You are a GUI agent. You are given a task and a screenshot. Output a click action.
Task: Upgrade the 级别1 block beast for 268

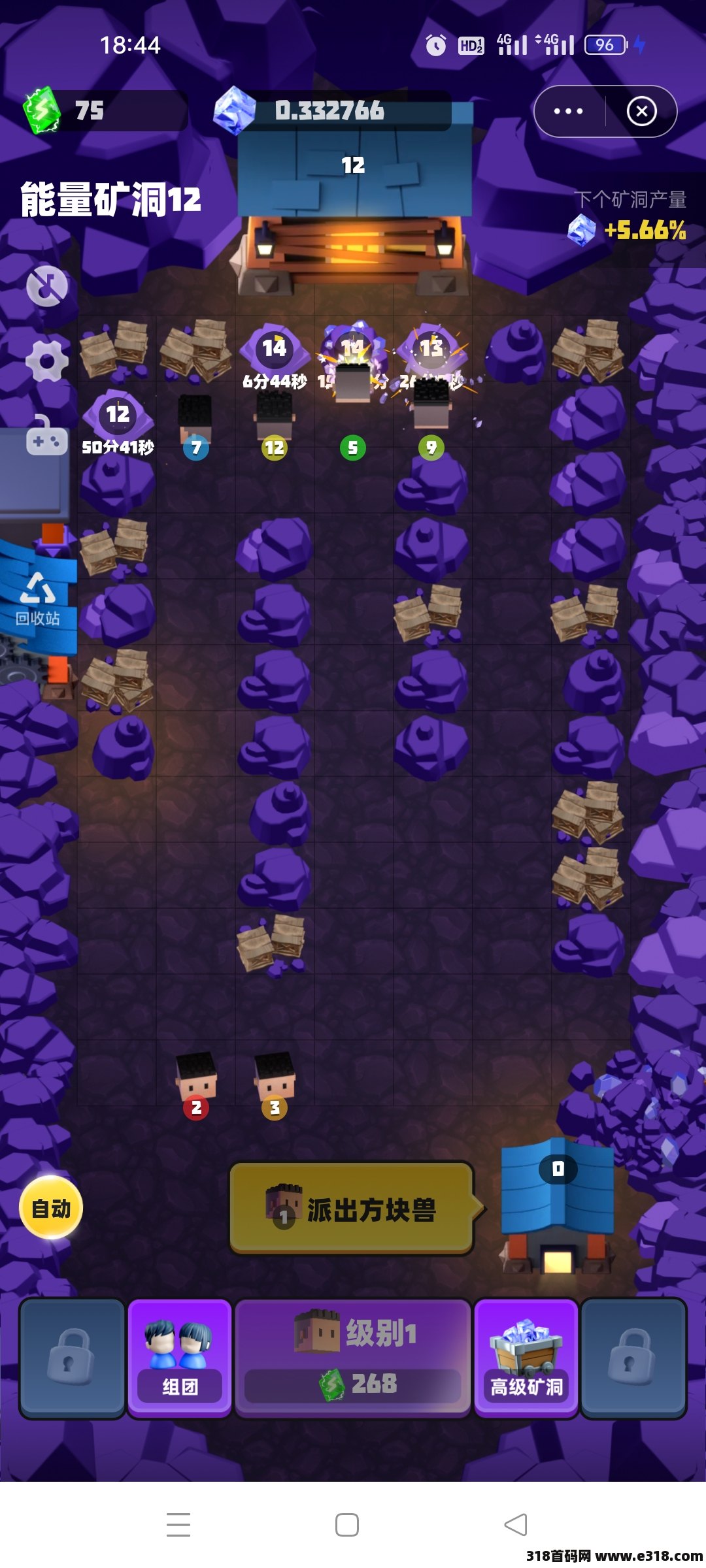click(353, 1359)
